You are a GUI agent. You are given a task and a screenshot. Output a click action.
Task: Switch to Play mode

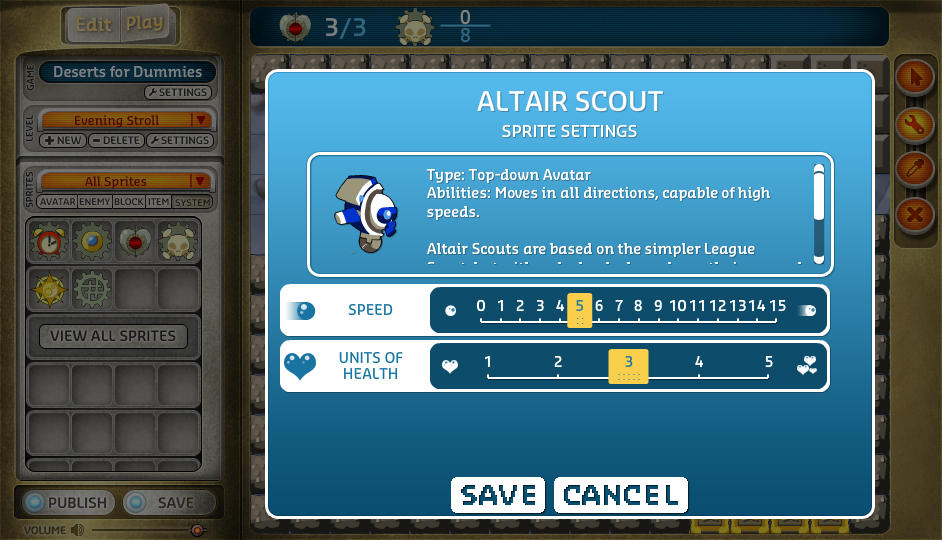pos(145,25)
